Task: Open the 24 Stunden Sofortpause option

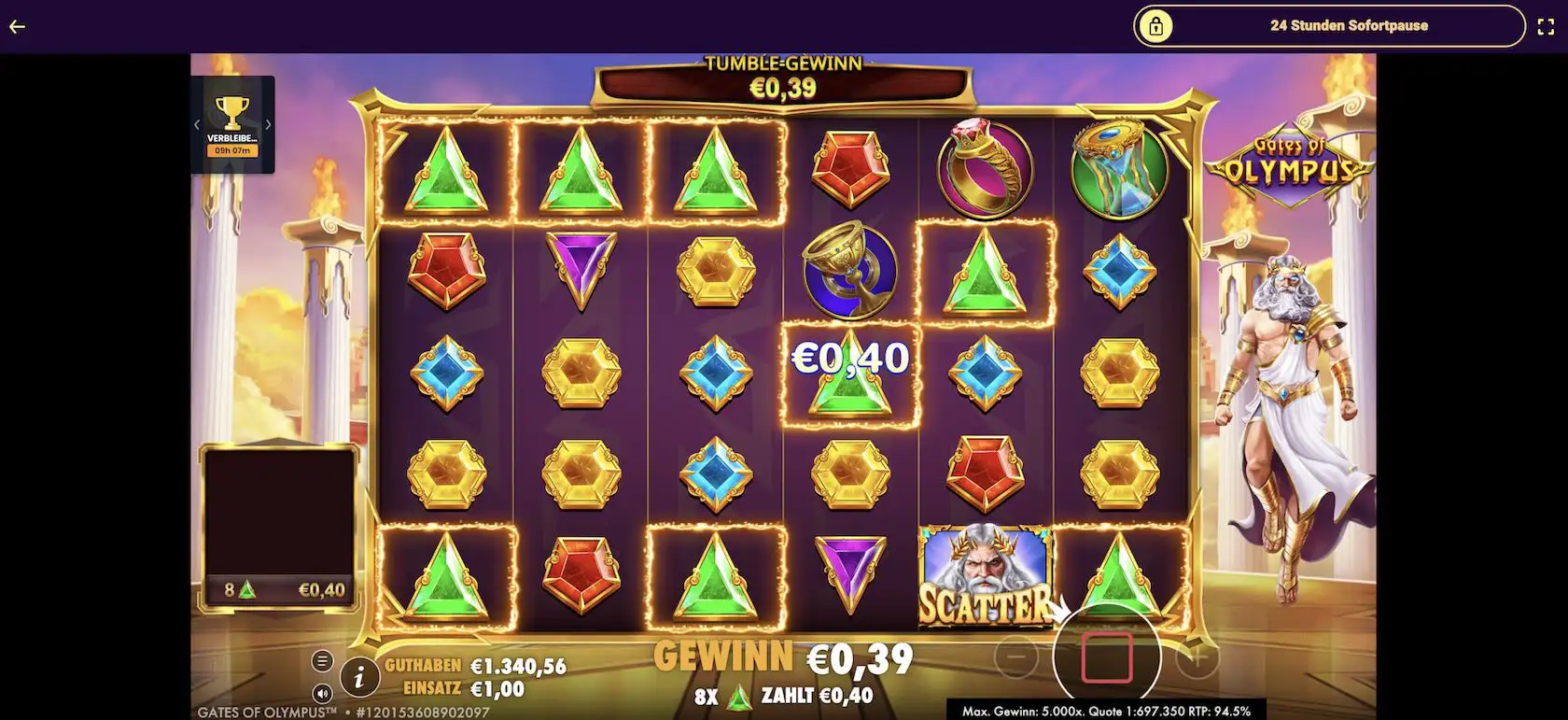Action: (x=1348, y=25)
